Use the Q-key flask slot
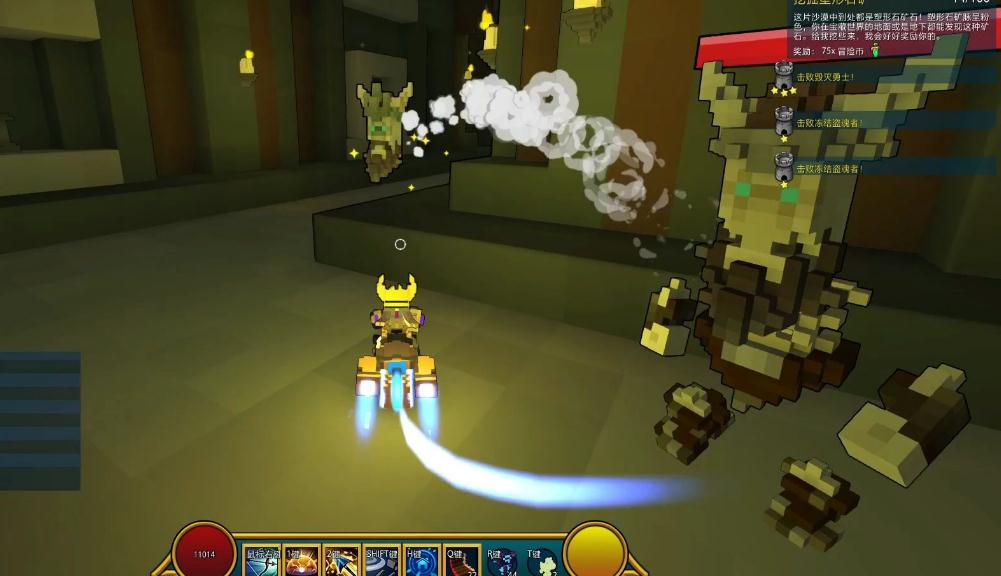The image size is (1001, 576). point(461,561)
